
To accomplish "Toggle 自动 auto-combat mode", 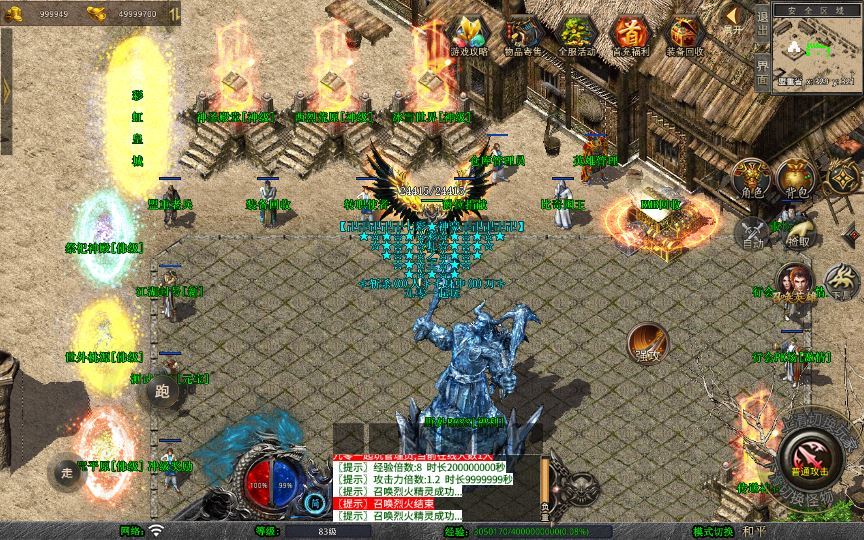I will click(x=751, y=233).
